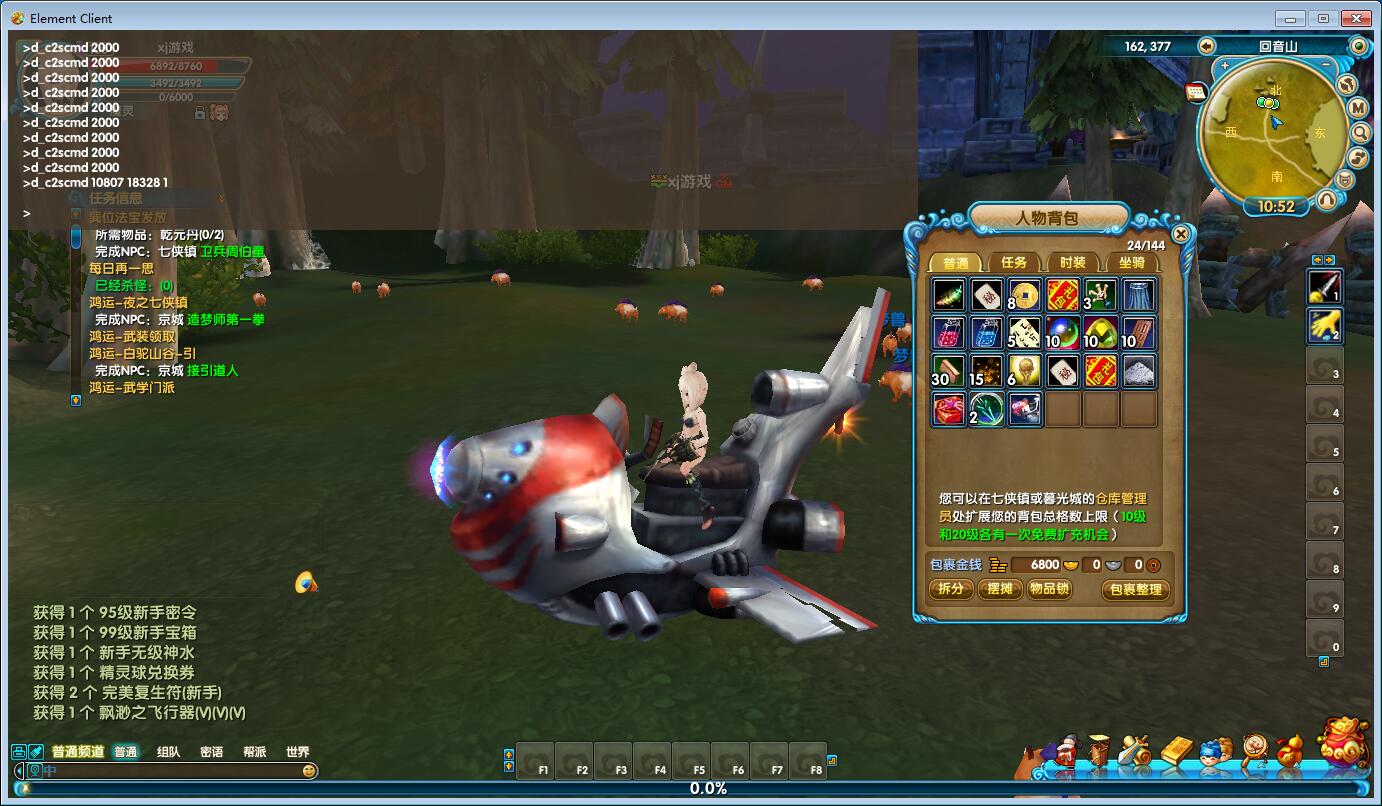Select the red gift box item
The height and width of the screenshot is (806, 1382).
coord(948,409)
